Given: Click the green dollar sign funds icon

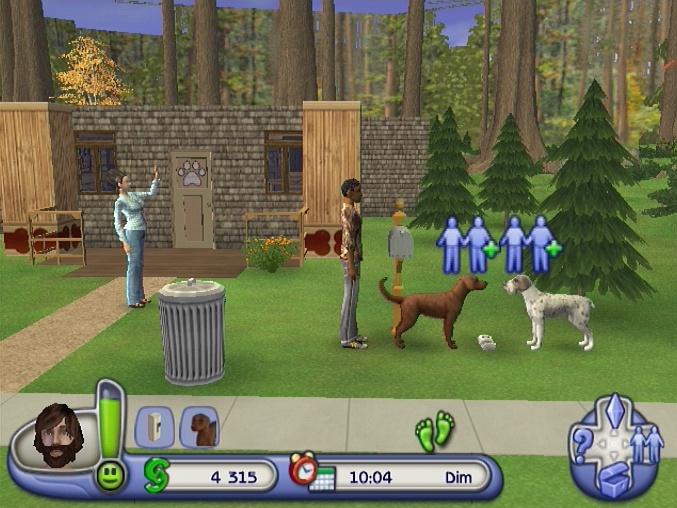Looking at the screenshot, I should click(157, 475).
